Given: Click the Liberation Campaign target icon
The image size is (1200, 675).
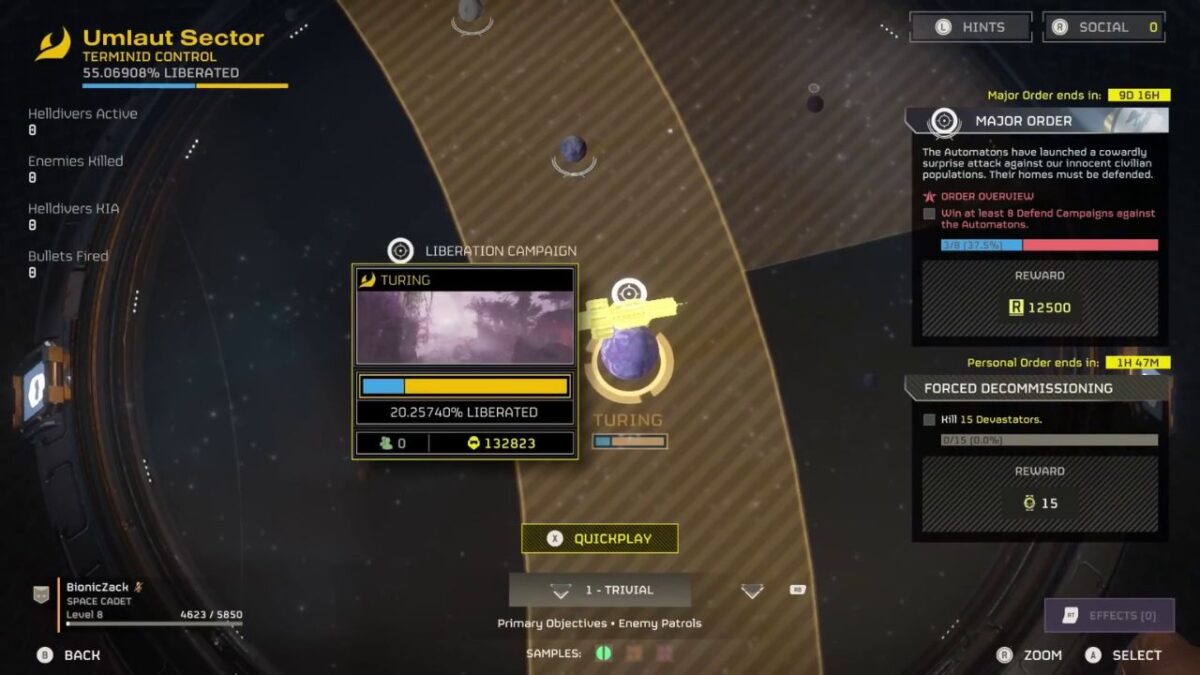Looking at the screenshot, I should click(401, 250).
